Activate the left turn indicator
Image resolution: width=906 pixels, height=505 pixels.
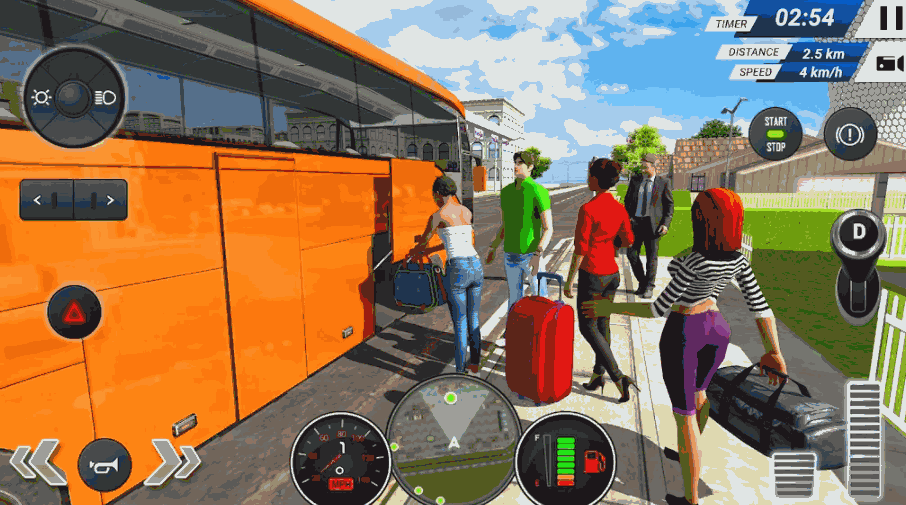[46, 200]
